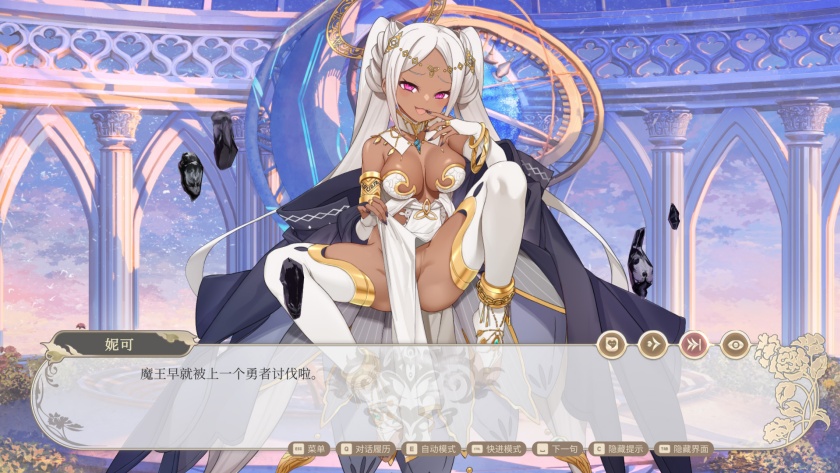This screenshot has width=840, height=473.
Task: Enable 自动模式 auto mode
Action: coord(432,449)
